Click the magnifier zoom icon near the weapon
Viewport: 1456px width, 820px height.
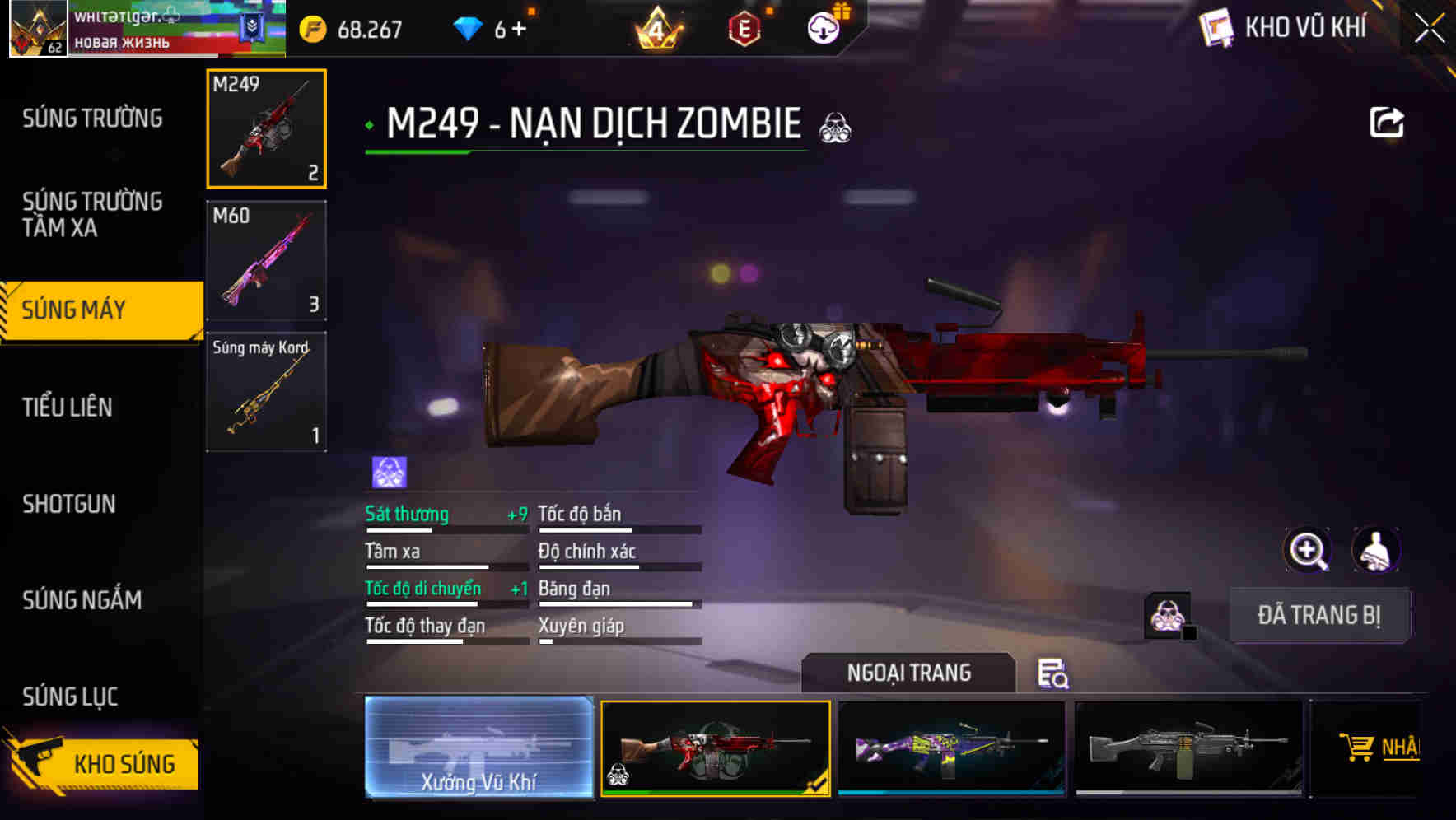click(1309, 550)
